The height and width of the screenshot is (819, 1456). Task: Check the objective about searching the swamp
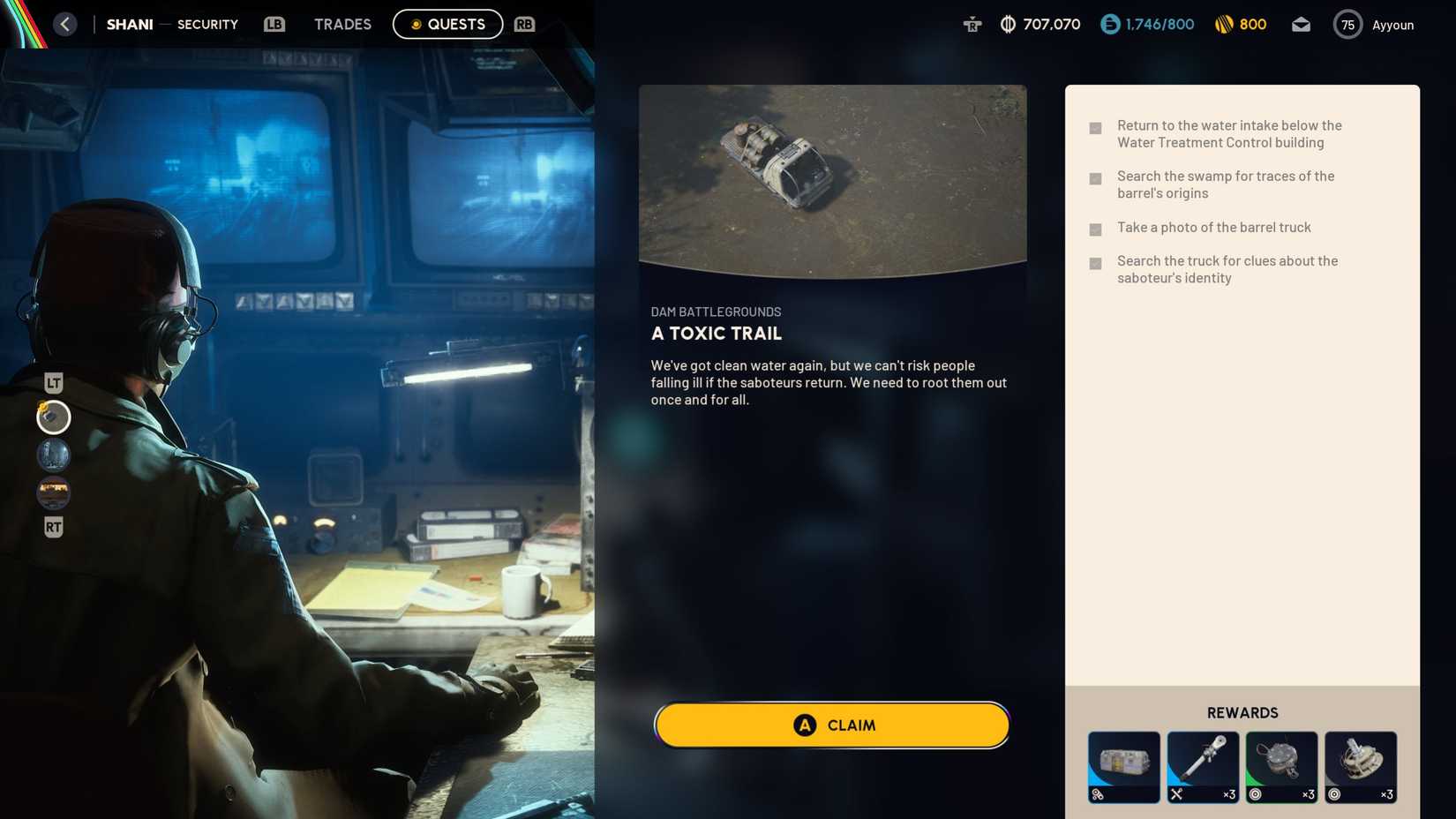(x=1095, y=177)
